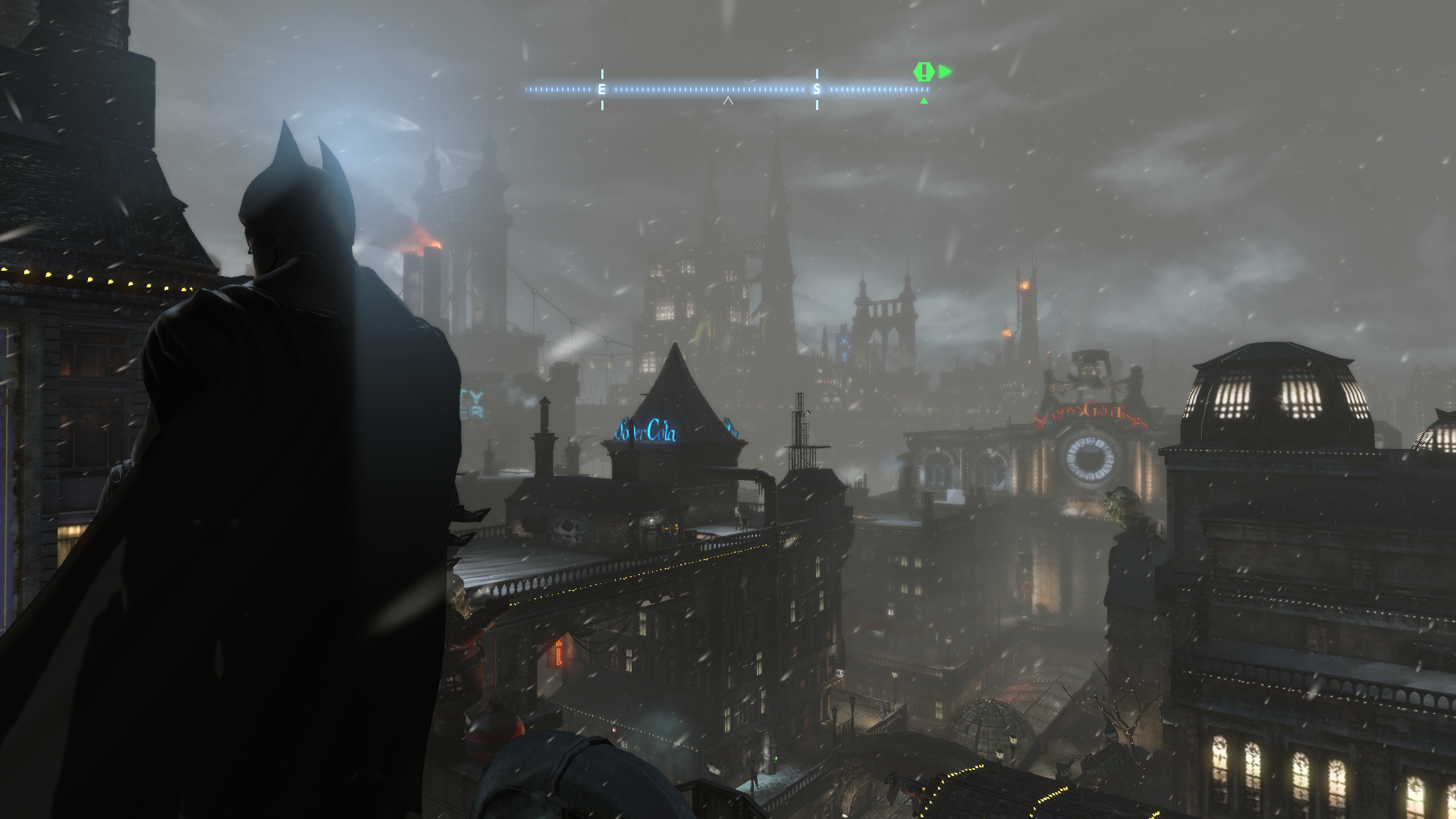Click the green exclamation objective marker
Viewport: 1456px width, 819px height.
923,72
